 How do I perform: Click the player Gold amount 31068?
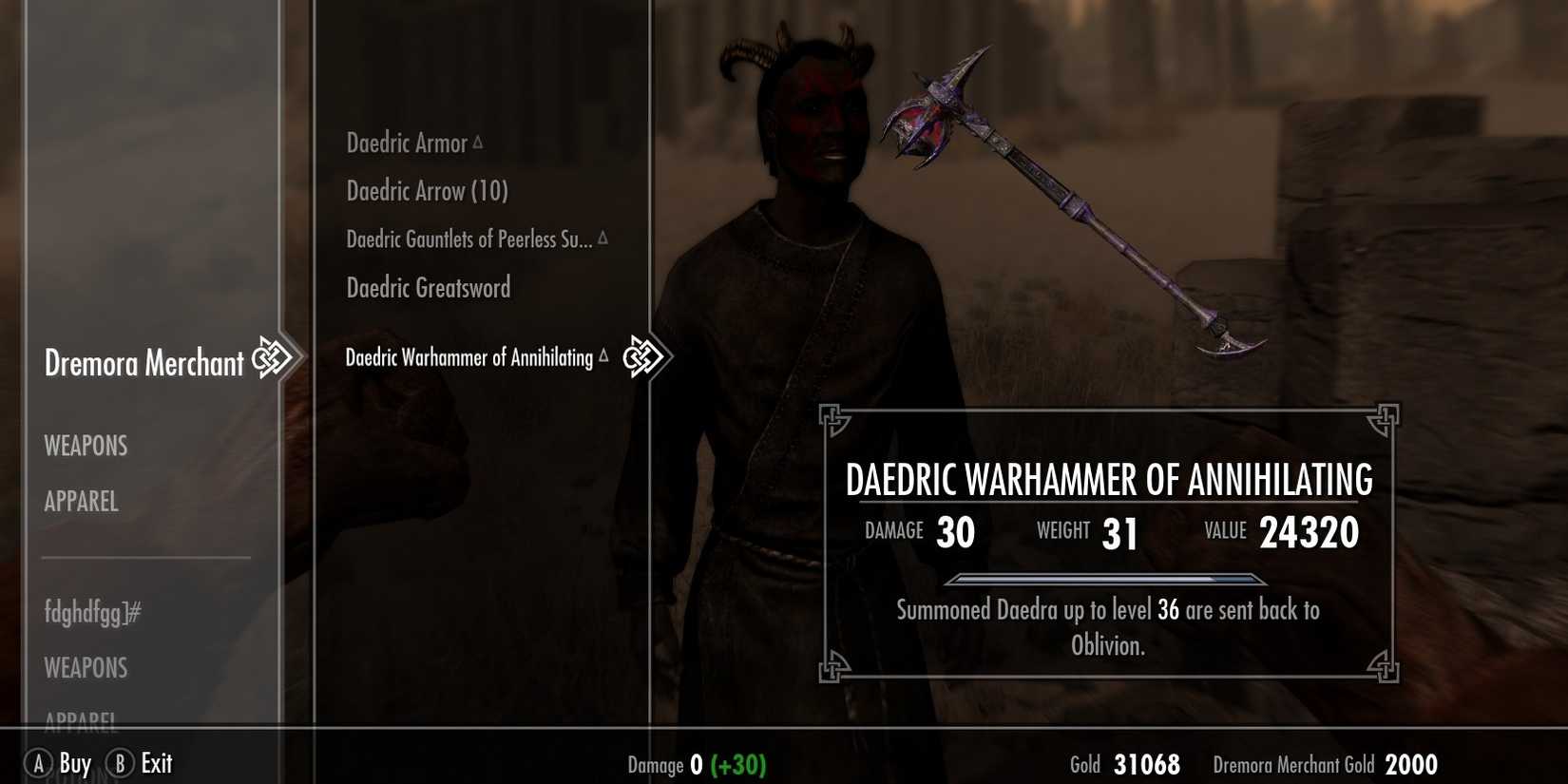(x=1146, y=763)
